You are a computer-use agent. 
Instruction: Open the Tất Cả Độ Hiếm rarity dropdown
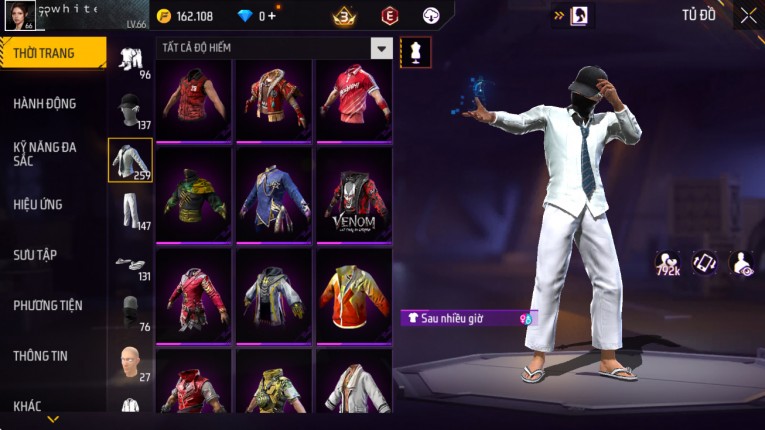tap(381, 48)
